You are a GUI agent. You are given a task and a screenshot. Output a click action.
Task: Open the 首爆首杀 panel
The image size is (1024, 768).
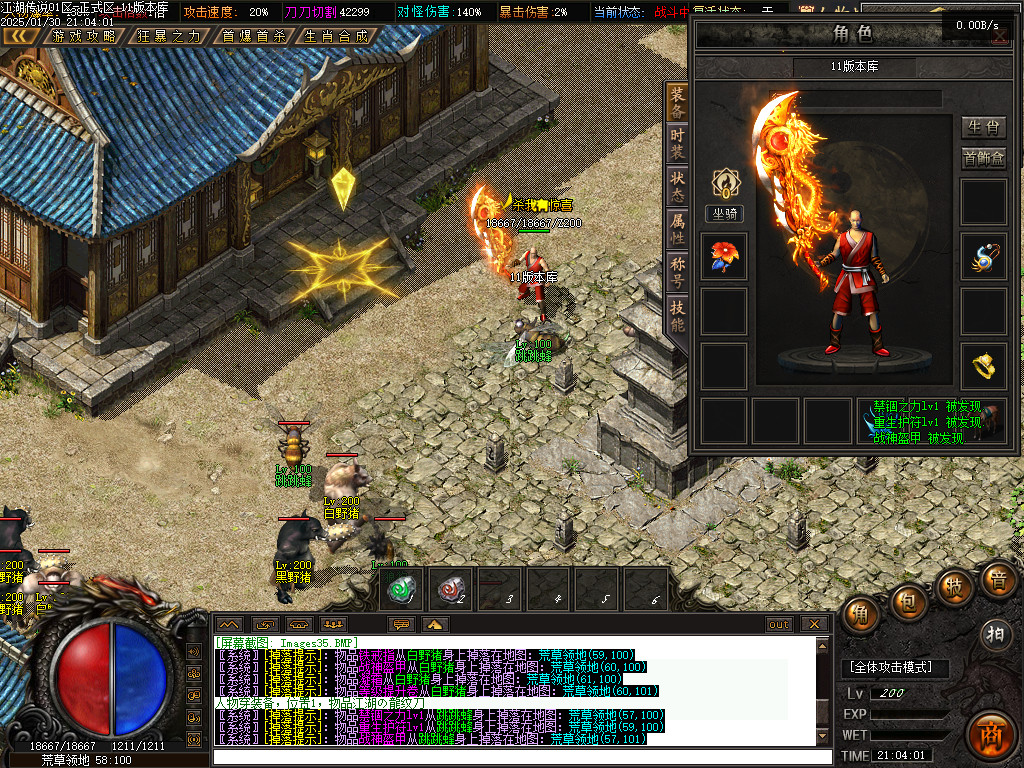253,36
